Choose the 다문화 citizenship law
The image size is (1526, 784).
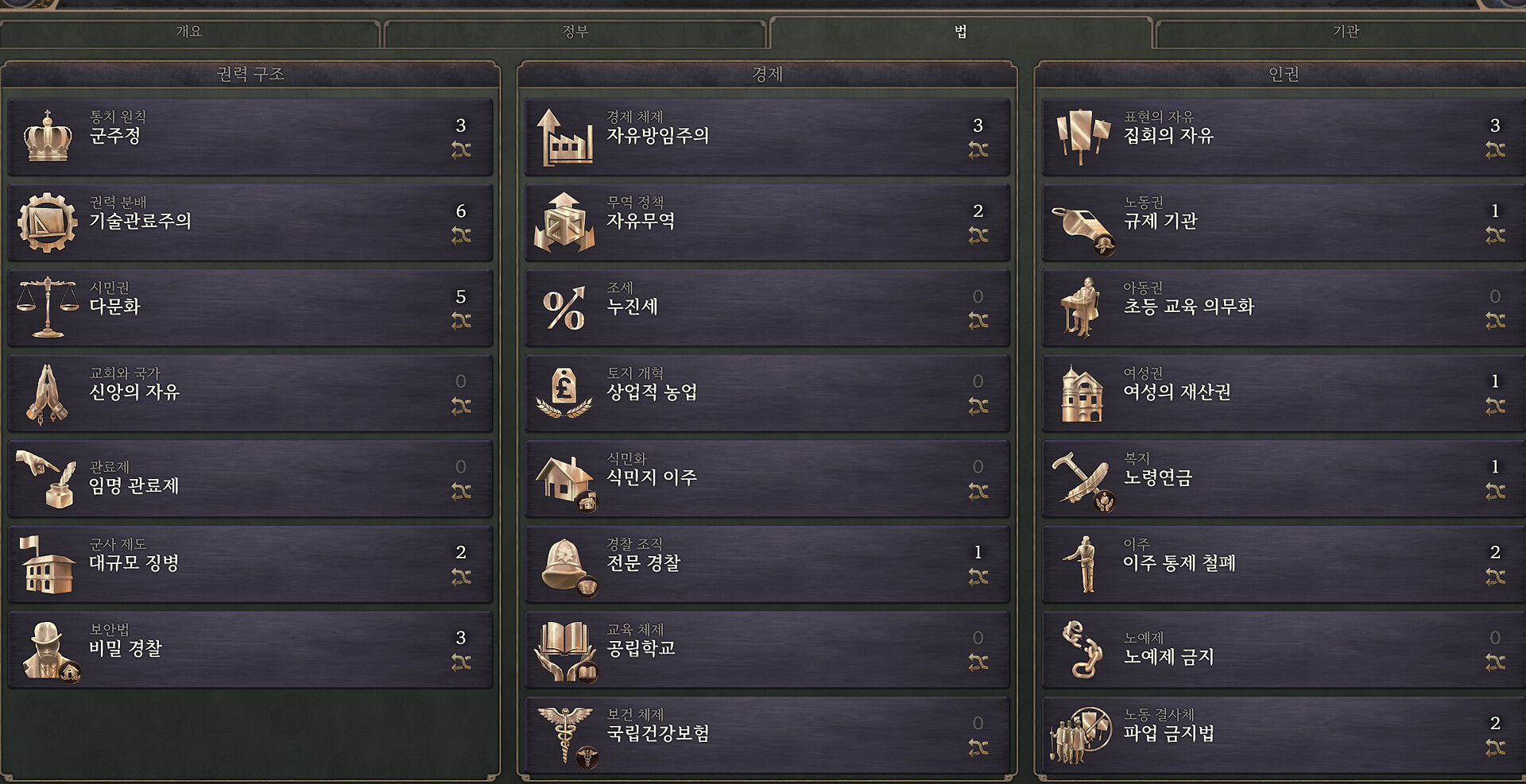pyautogui.click(x=250, y=307)
